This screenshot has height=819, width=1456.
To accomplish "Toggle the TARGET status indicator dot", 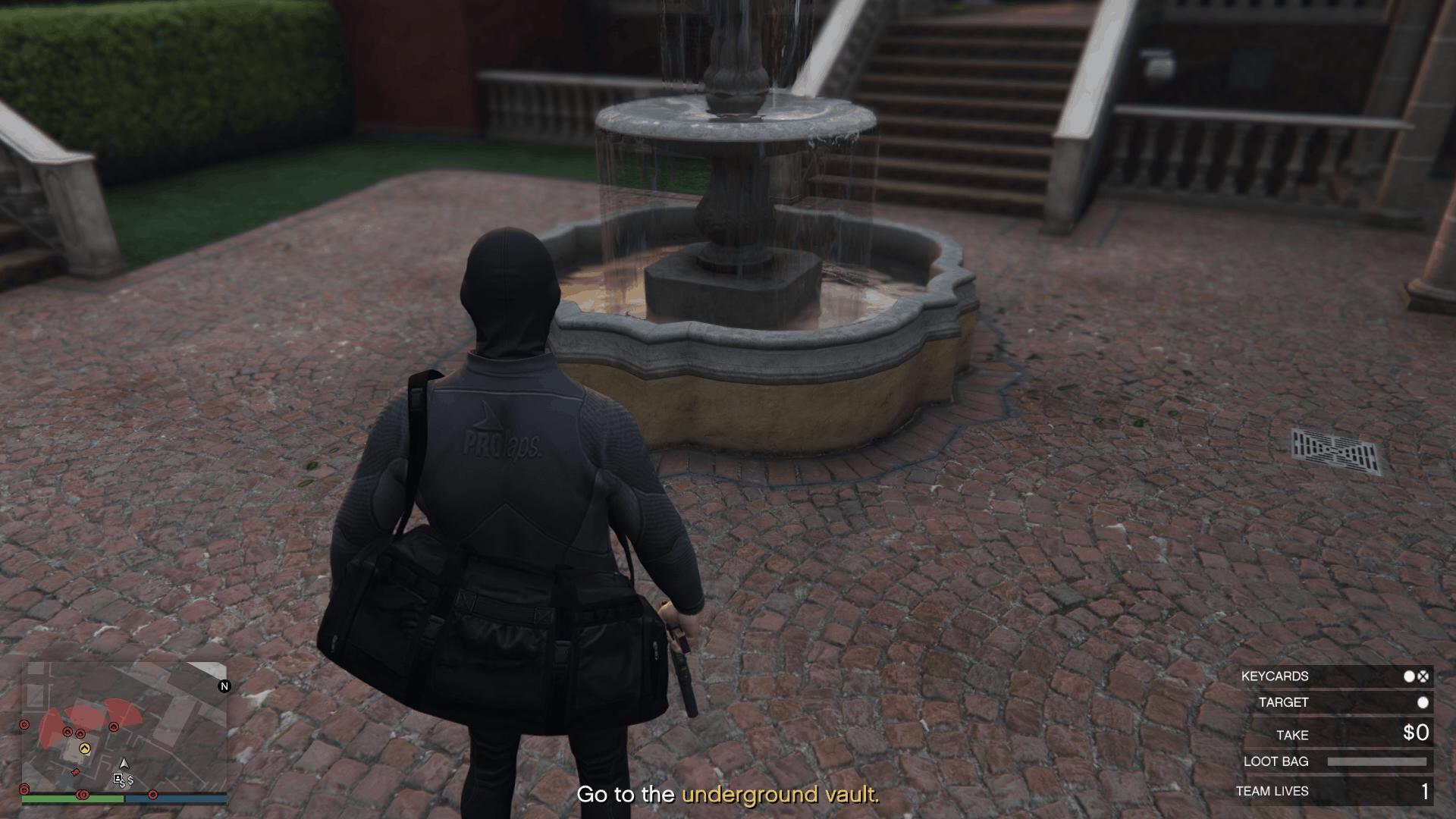I will 1423,703.
